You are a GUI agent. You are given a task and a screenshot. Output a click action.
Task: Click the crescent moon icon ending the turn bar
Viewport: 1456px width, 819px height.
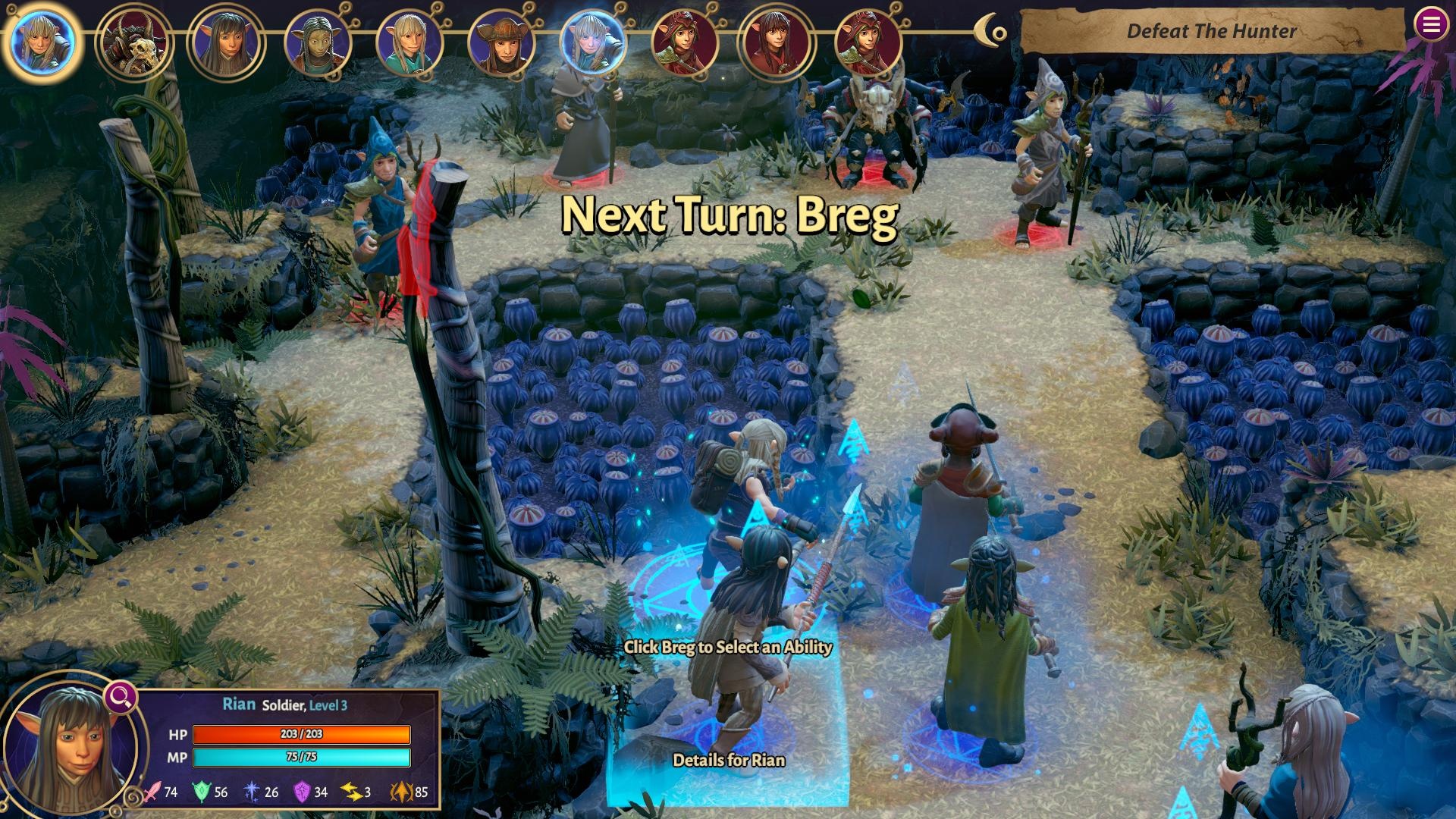[x=990, y=31]
